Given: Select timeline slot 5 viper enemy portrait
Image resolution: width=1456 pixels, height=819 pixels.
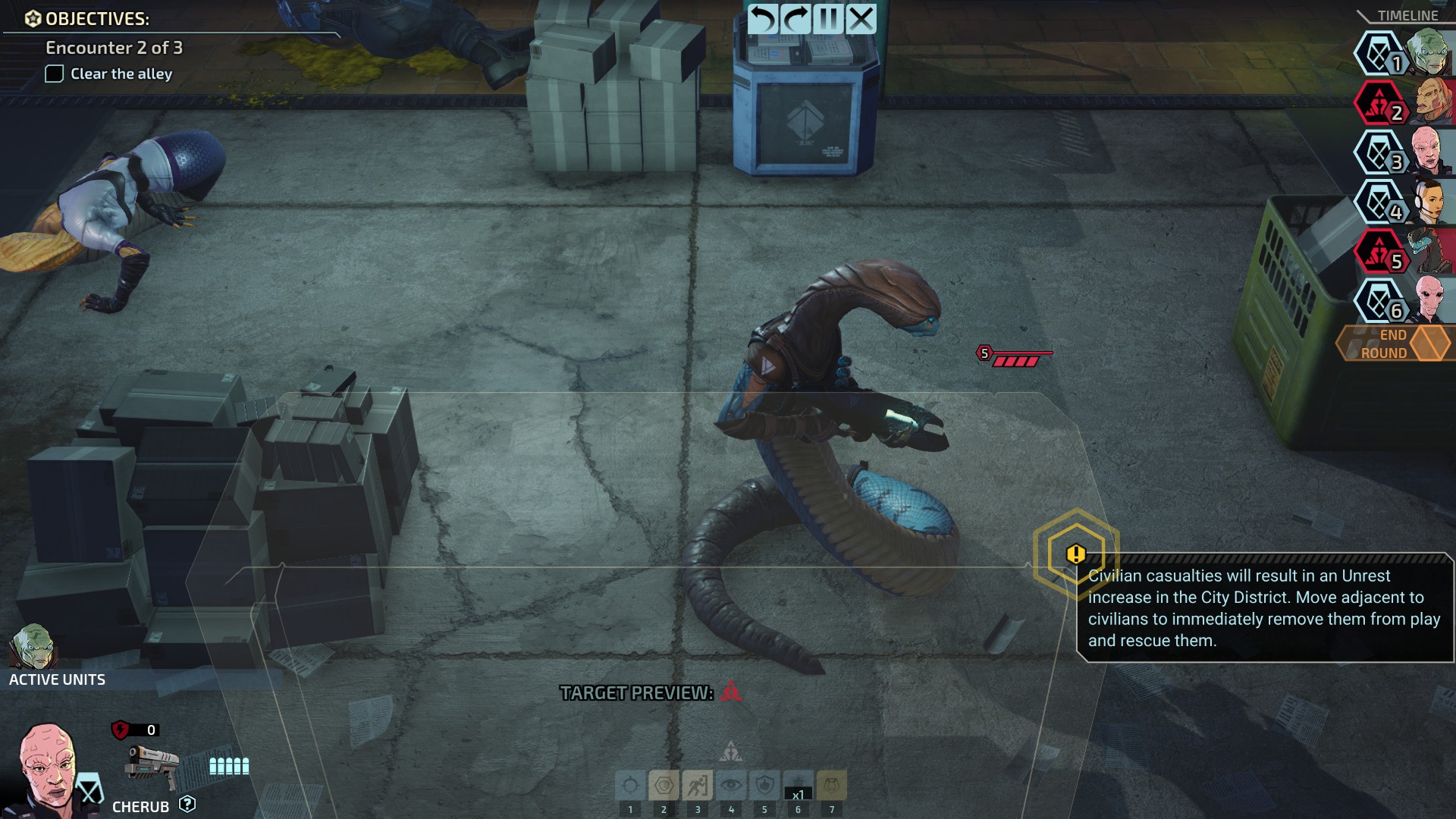Looking at the screenshot, I should (1429, 251).
